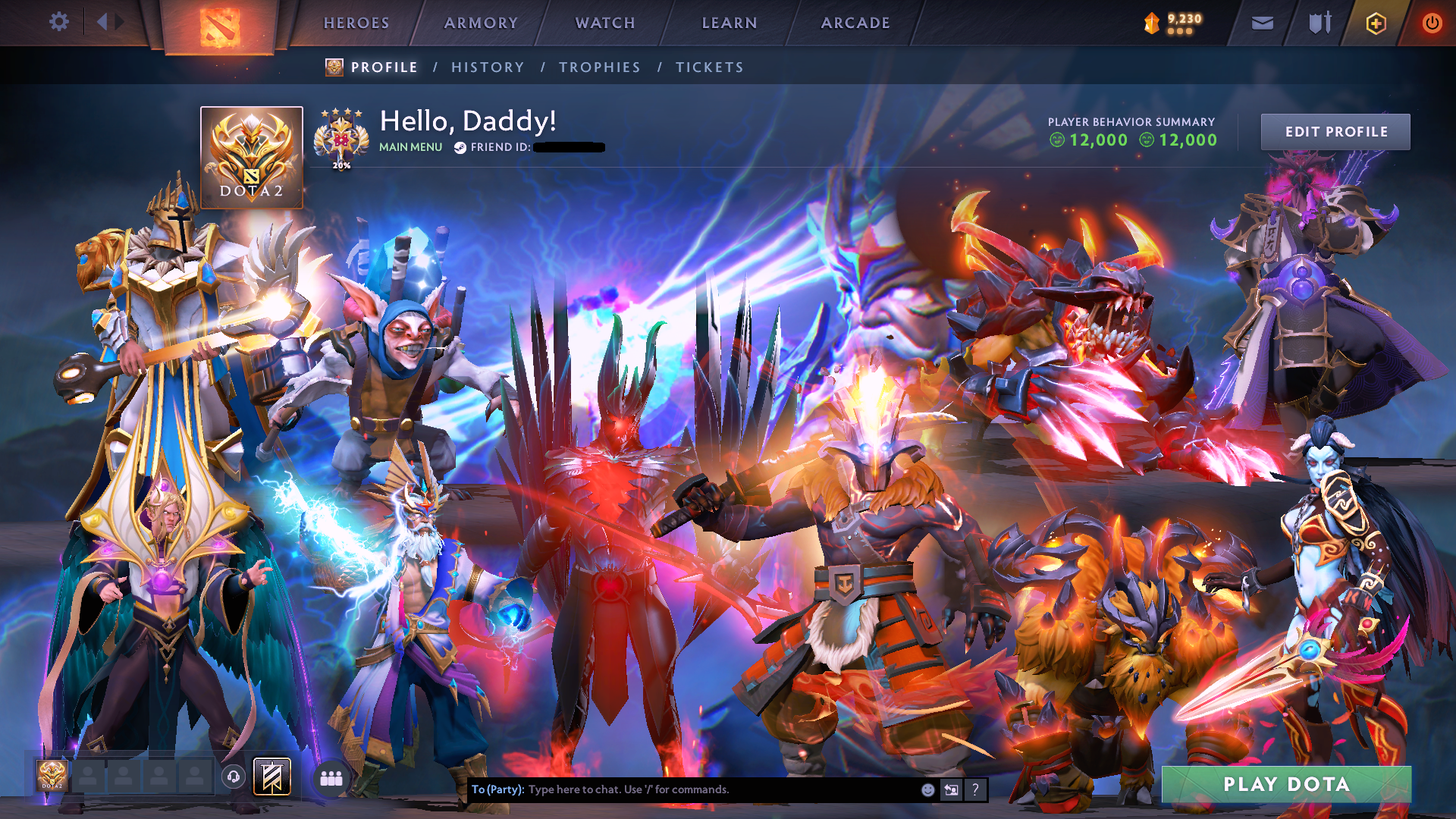Click the EDIT PROFILE button

[1335, 130]
